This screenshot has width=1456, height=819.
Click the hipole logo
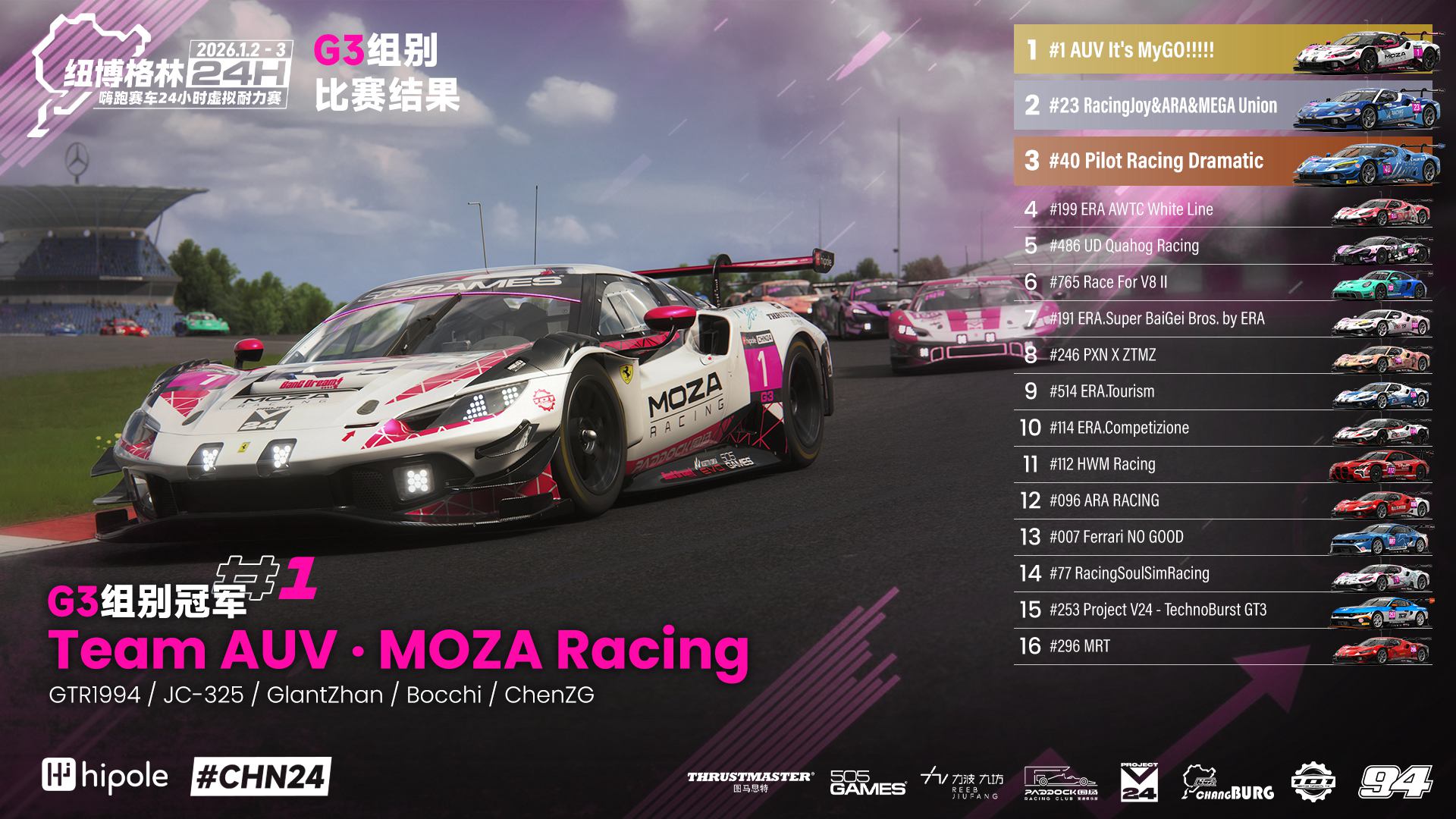105,777
